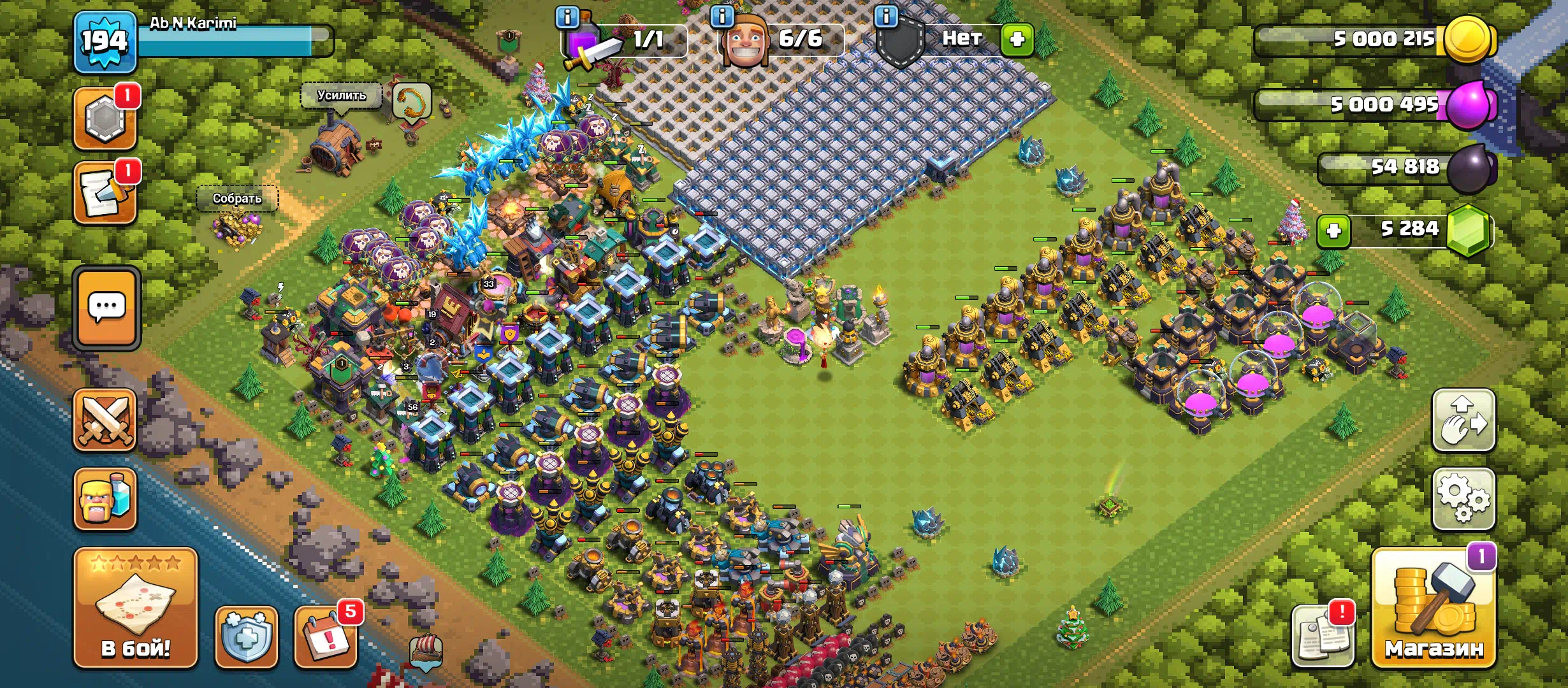This screenshot has width=1568, height=688.
Task: Open the news scroll with notification badge
Action: click(105, 193)
